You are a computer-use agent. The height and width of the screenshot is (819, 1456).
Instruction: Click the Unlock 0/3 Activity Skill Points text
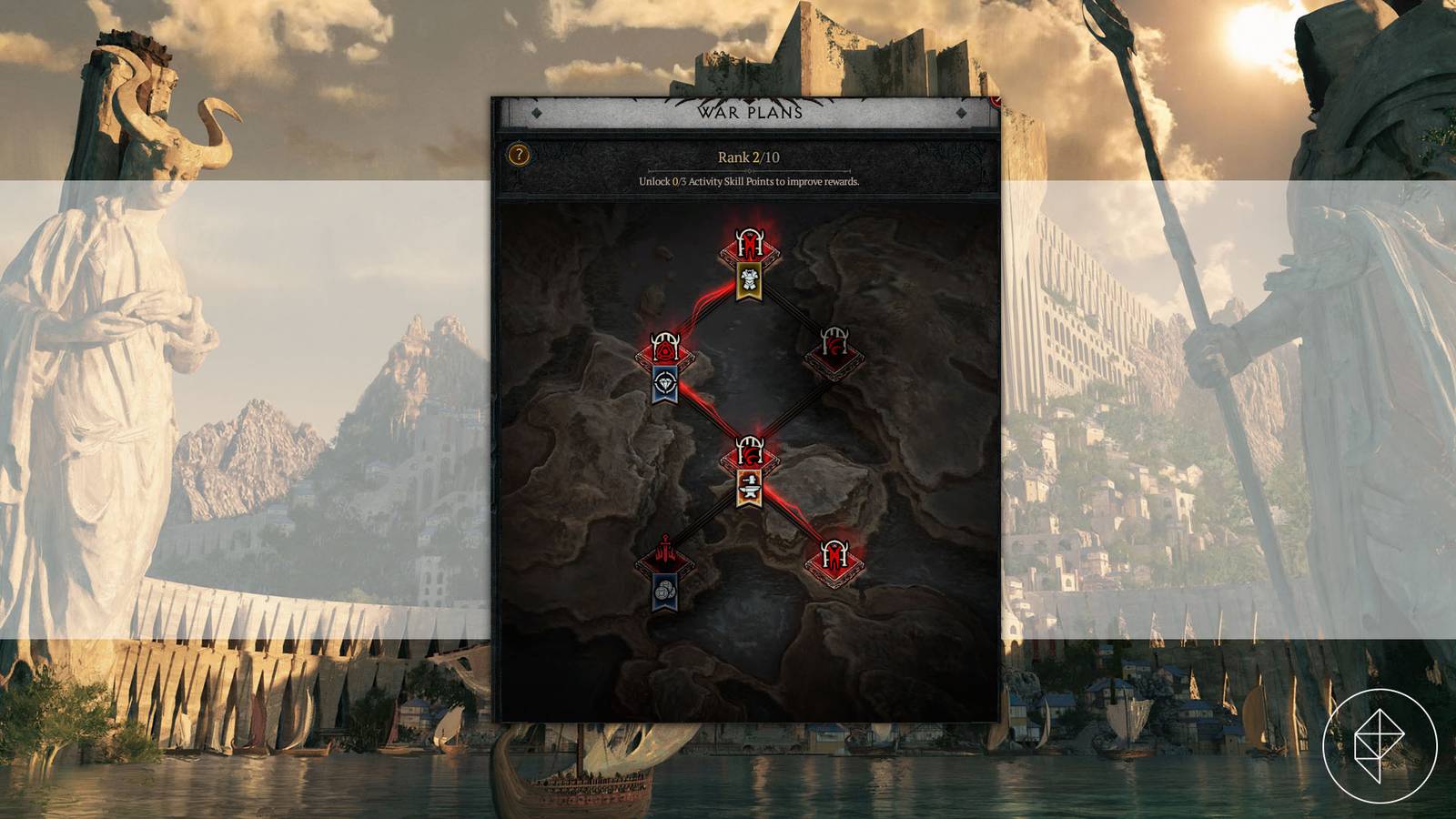(748, 181)
